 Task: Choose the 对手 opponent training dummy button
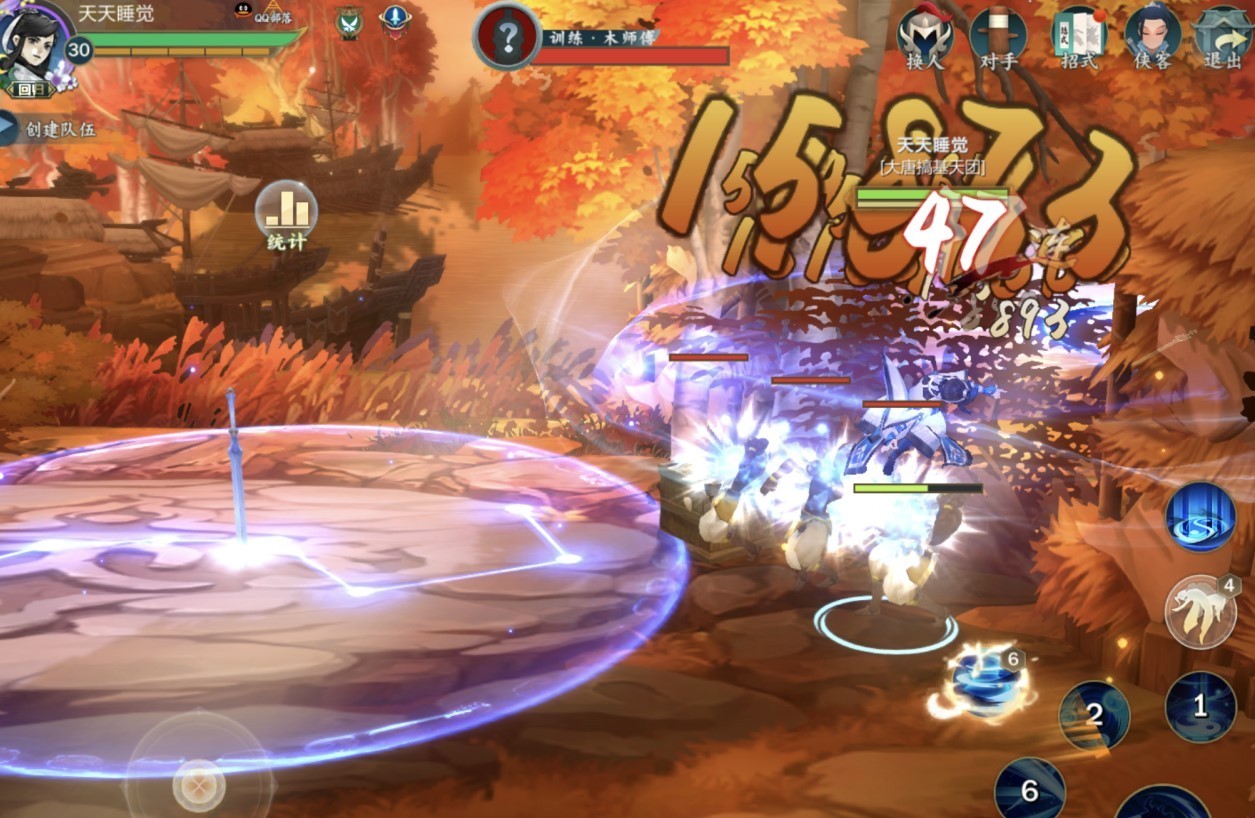(997, 38)
